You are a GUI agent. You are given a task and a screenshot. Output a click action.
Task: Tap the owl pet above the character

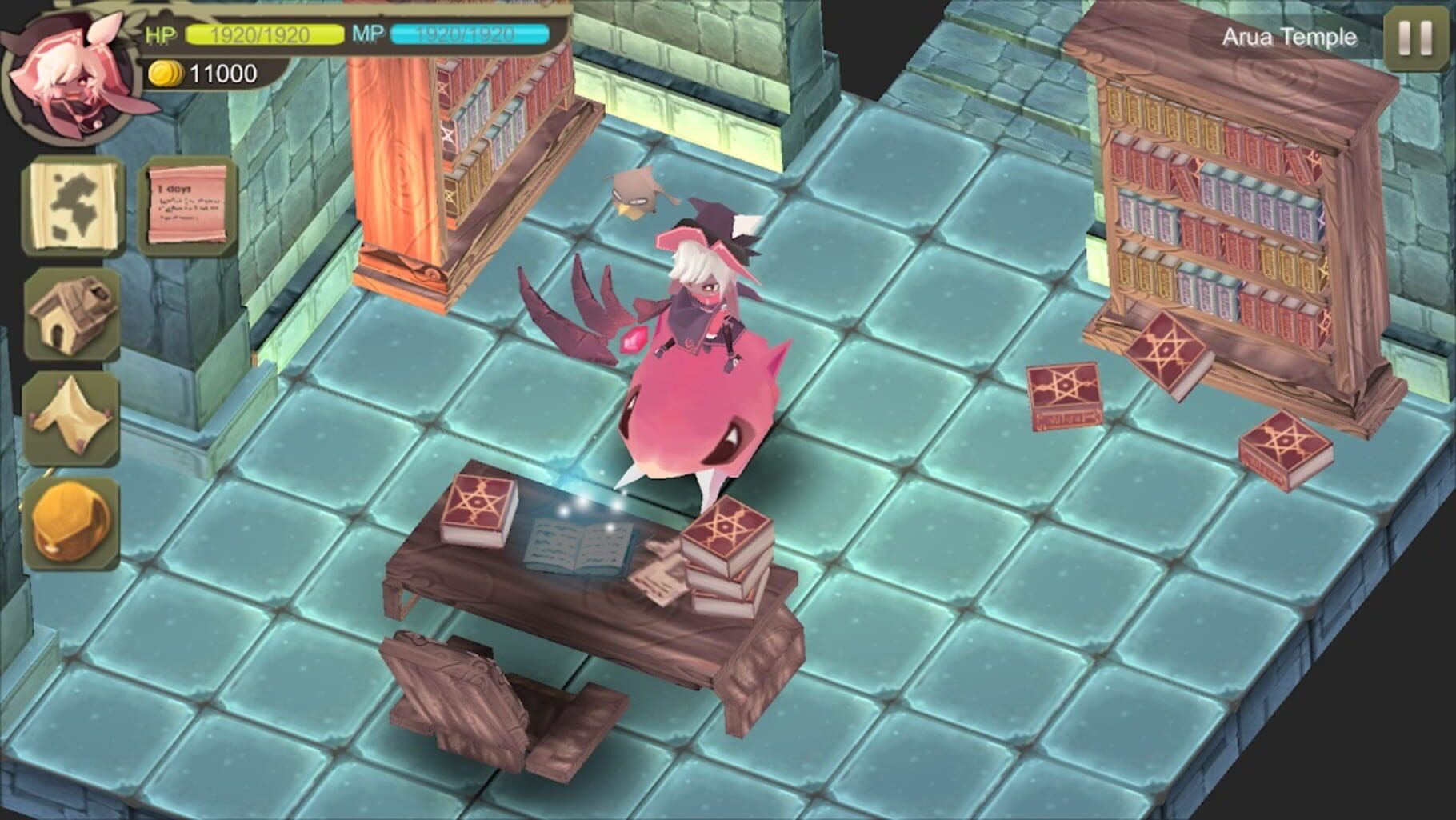pos(636,192)
